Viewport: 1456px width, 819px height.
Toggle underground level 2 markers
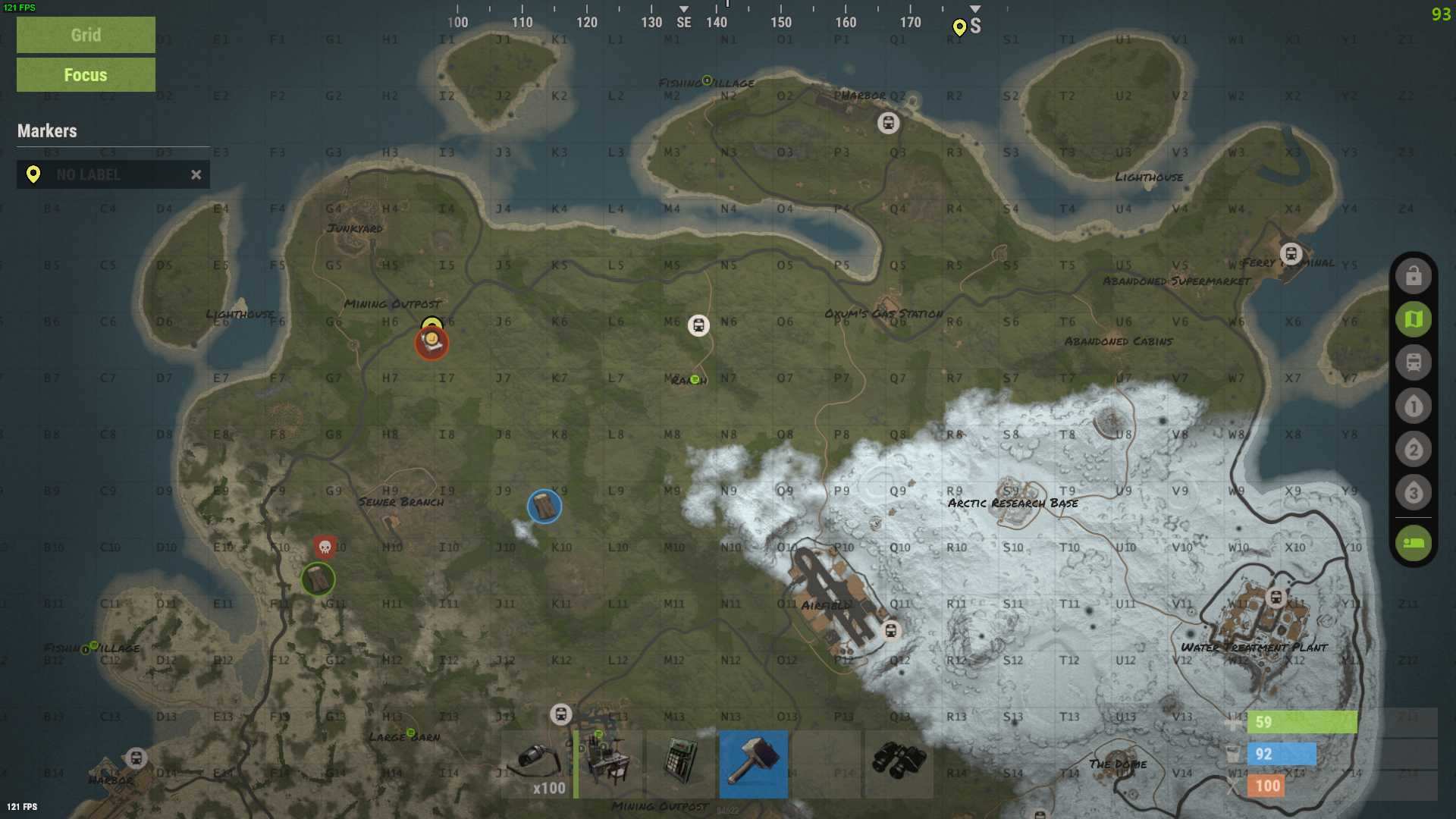pos(1412,449)
